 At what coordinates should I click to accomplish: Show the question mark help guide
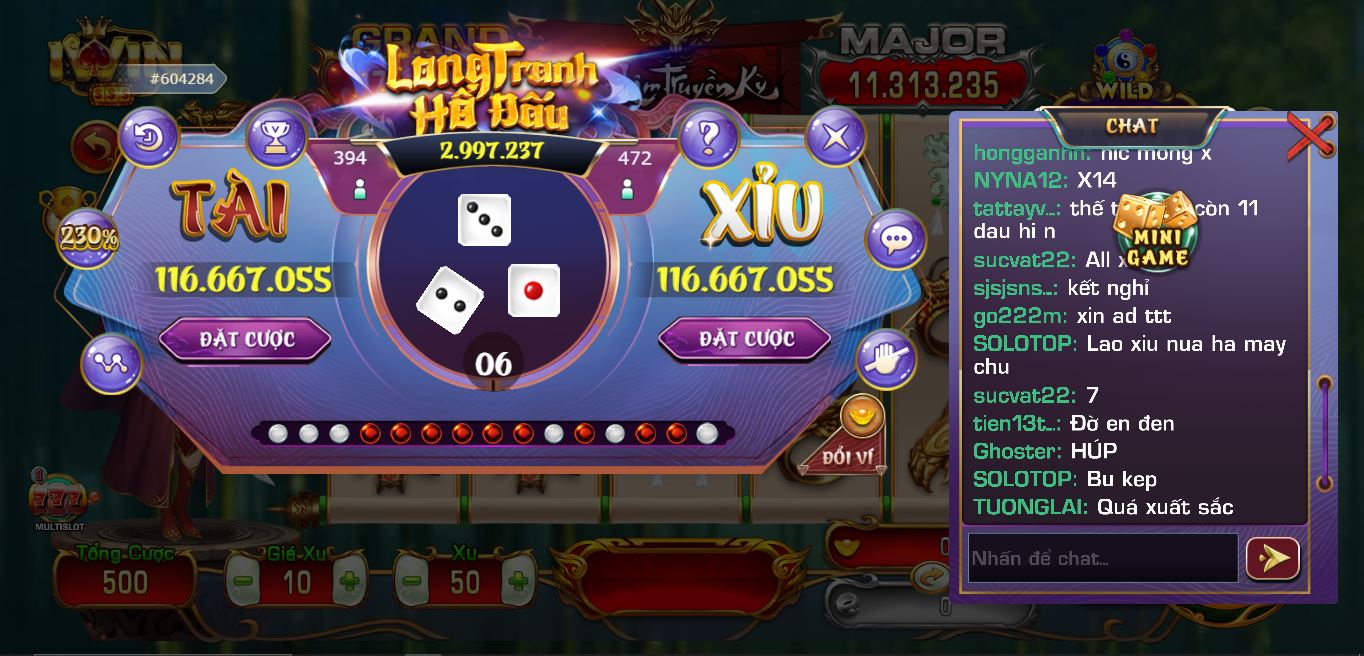click(709, 137)
